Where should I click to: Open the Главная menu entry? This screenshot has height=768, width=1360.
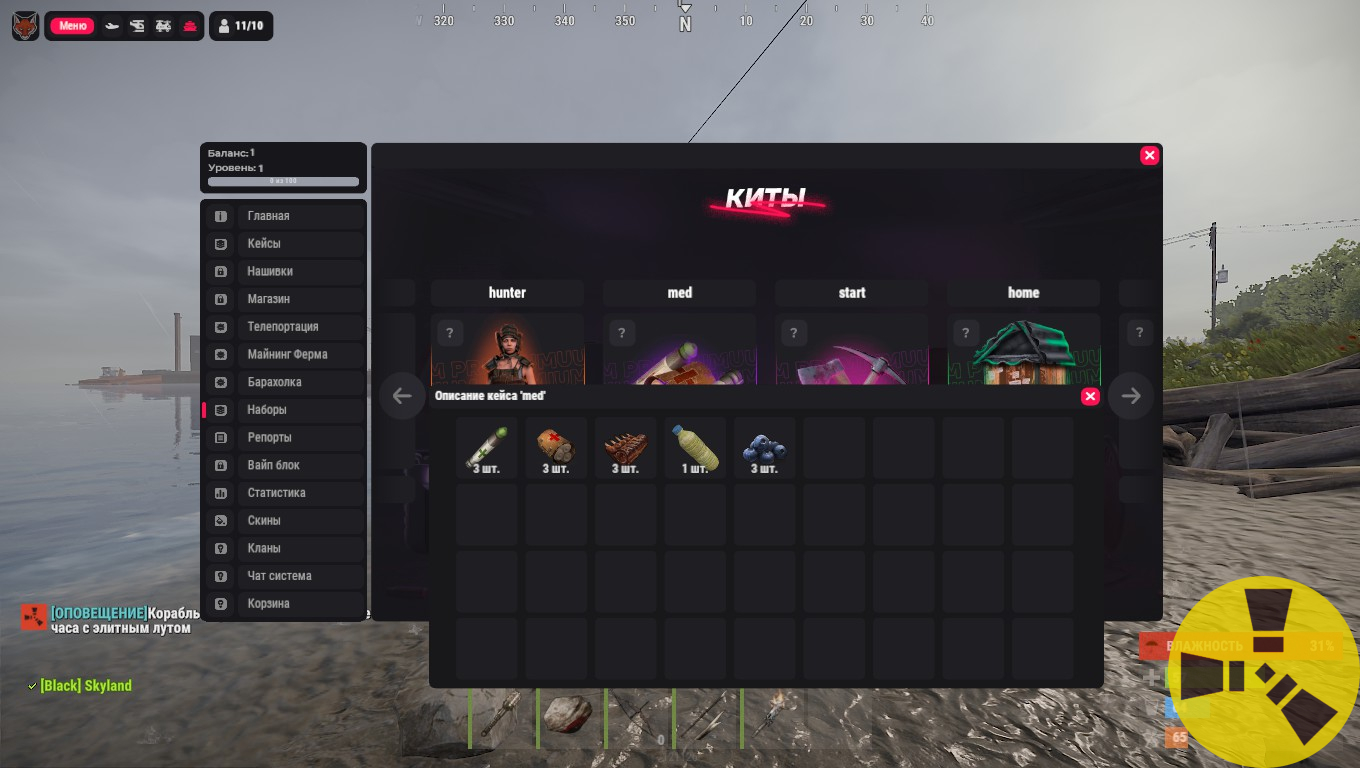point(284,216)
